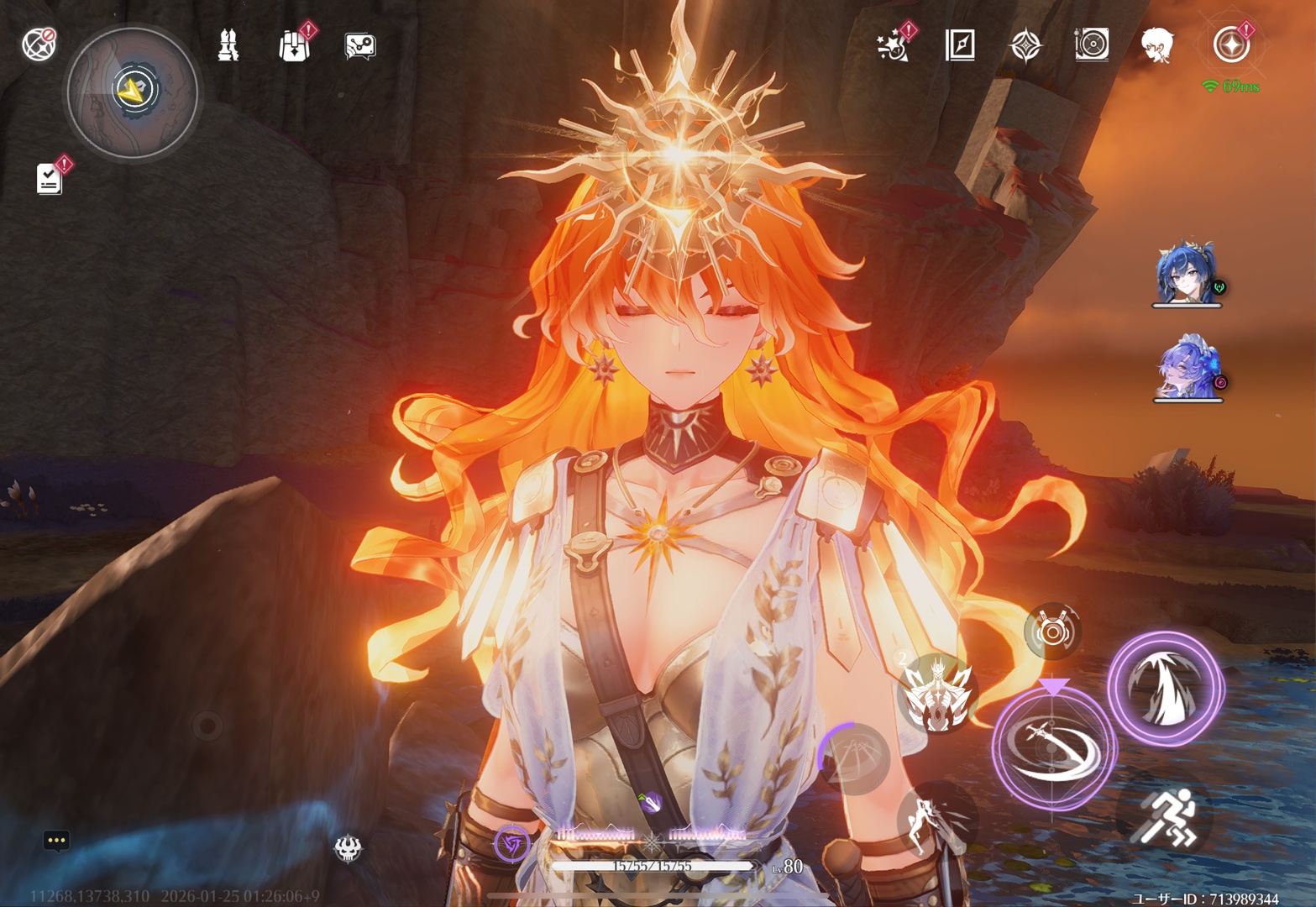The width and height of the screenshot is (1316, 907).
Task: Activate the purple claw Resonance Skill
Action: coord(1166,689)
